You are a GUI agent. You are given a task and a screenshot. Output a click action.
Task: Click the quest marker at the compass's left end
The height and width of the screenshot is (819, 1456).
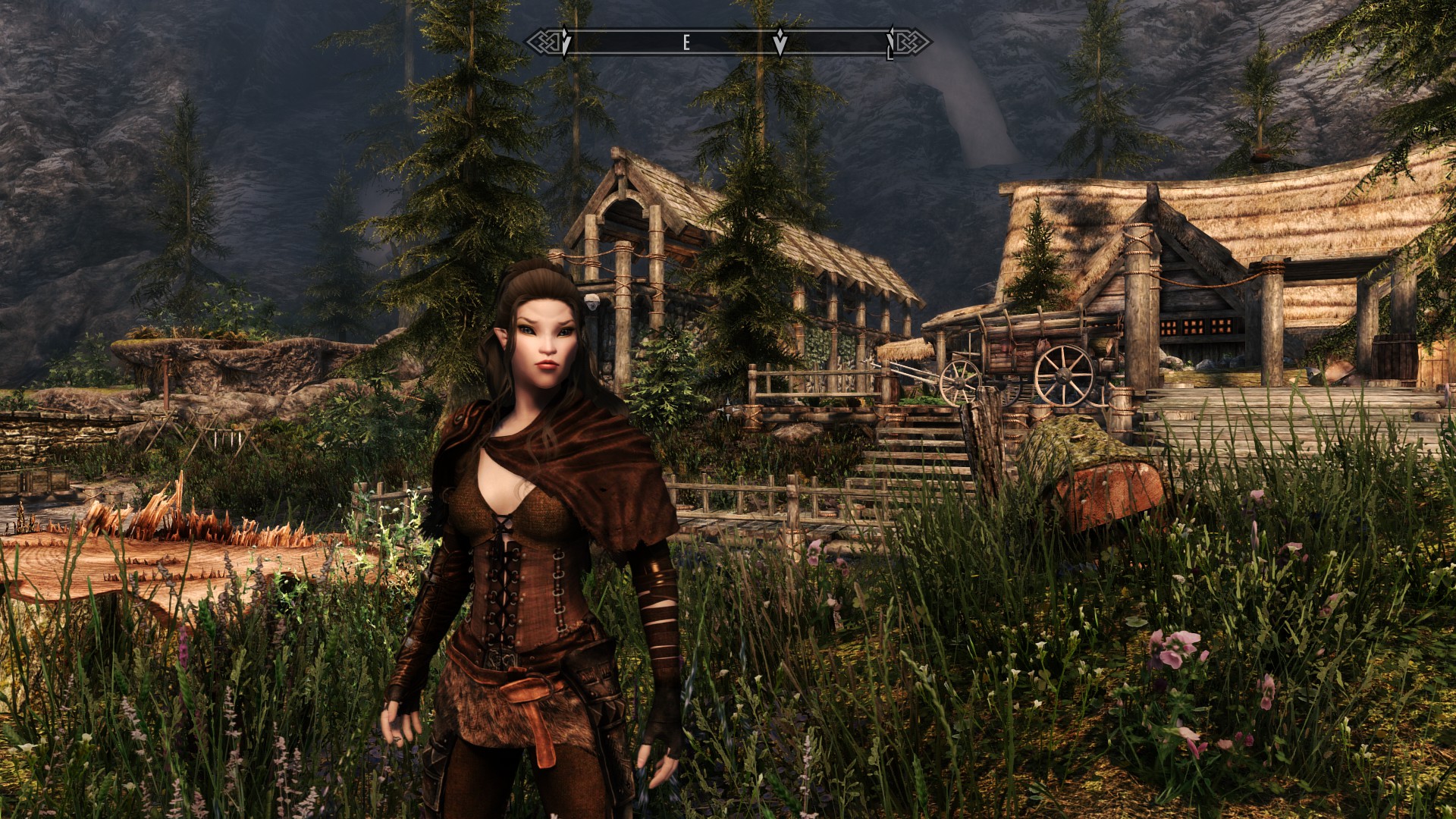tap(566, 42)
